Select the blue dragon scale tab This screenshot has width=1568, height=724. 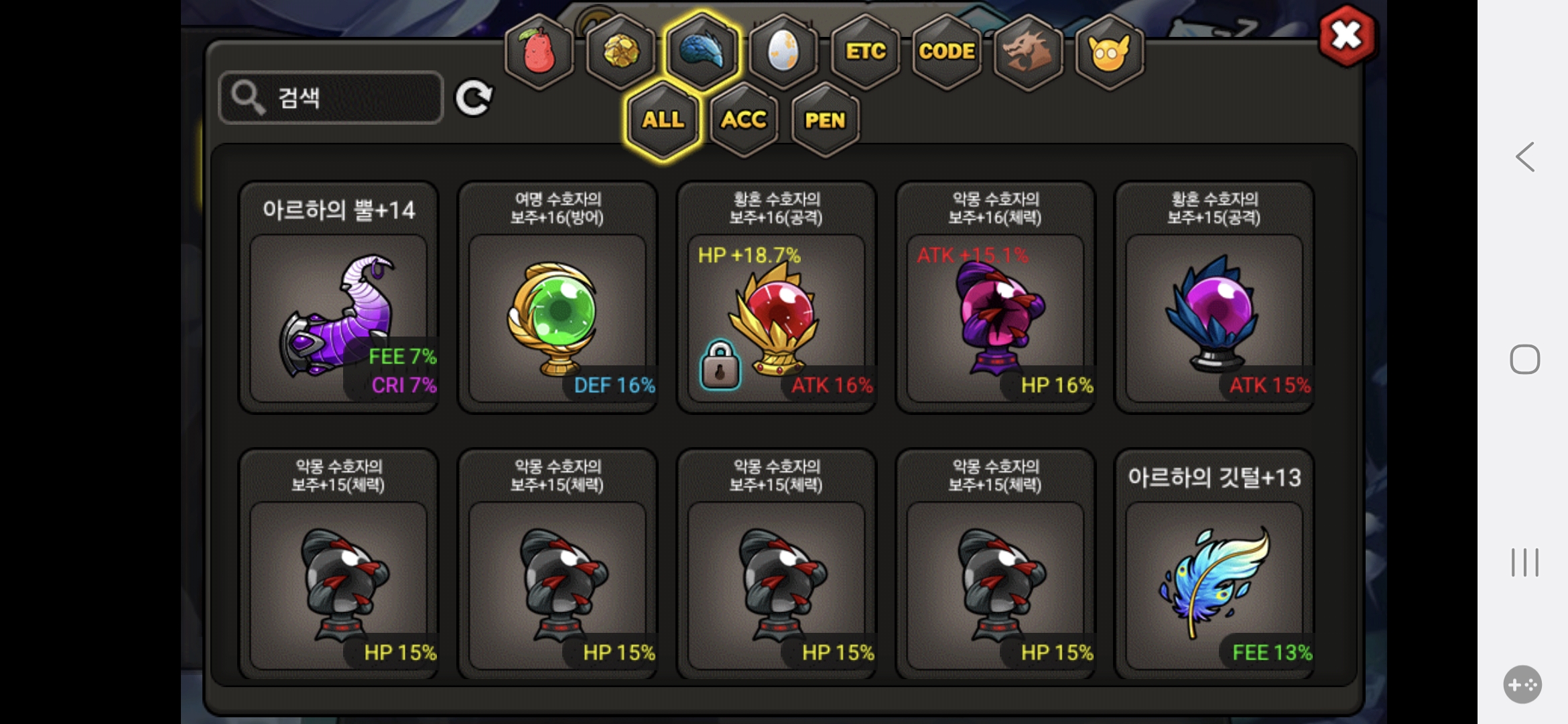coord(702,52)
